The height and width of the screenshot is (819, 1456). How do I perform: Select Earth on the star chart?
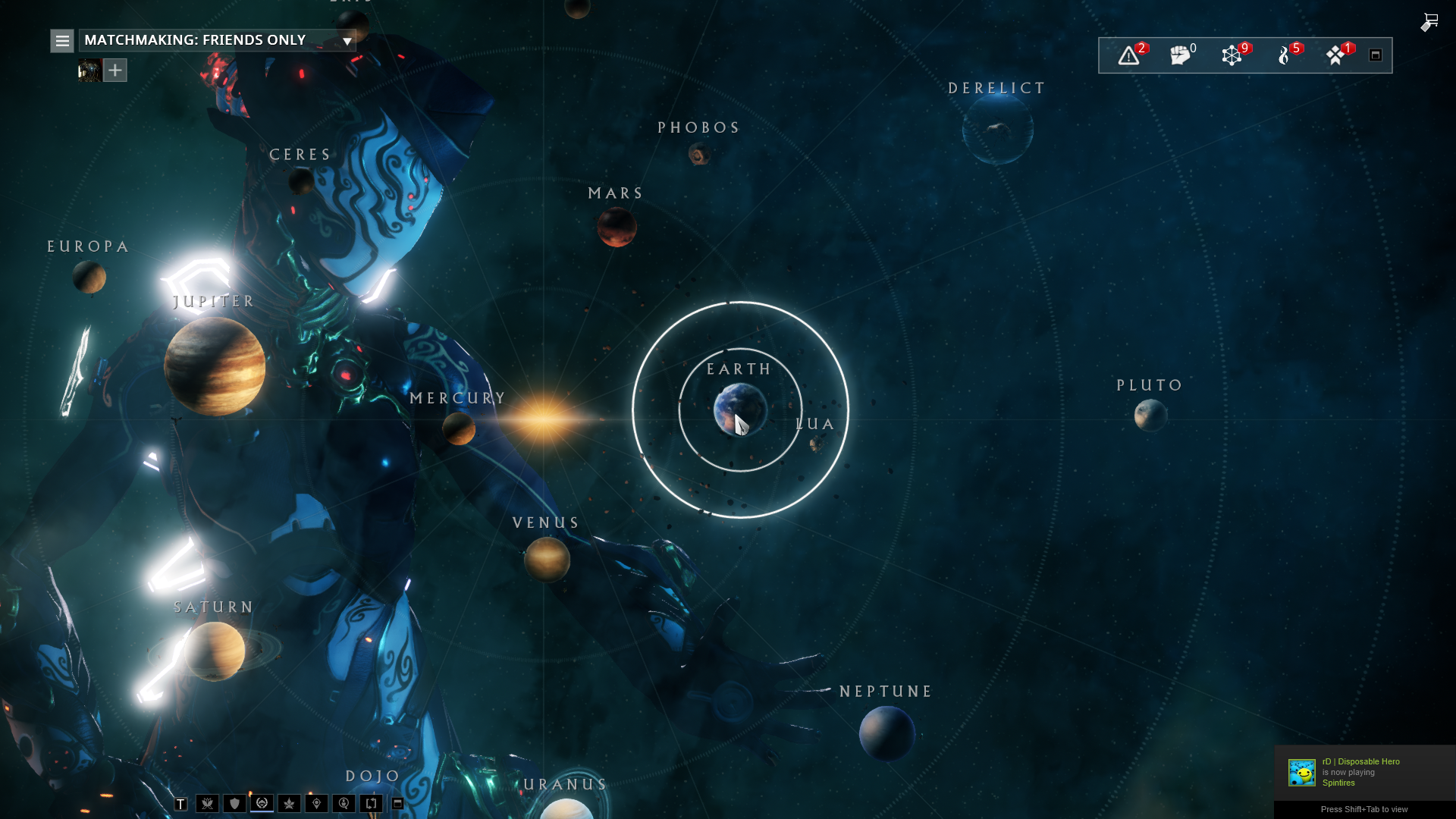point(739,409)
